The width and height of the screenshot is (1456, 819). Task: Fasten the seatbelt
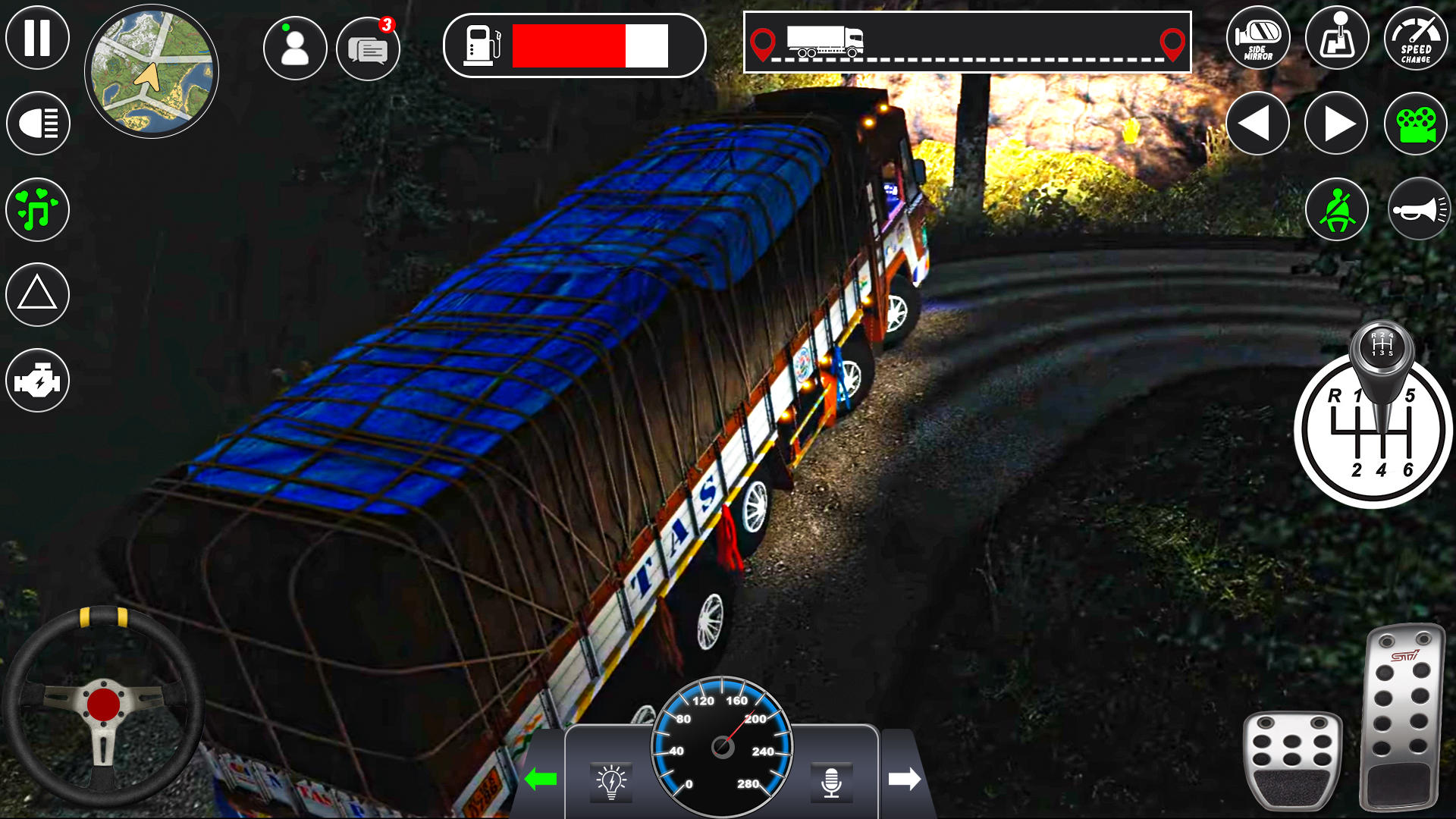[x=1336, y=209]
